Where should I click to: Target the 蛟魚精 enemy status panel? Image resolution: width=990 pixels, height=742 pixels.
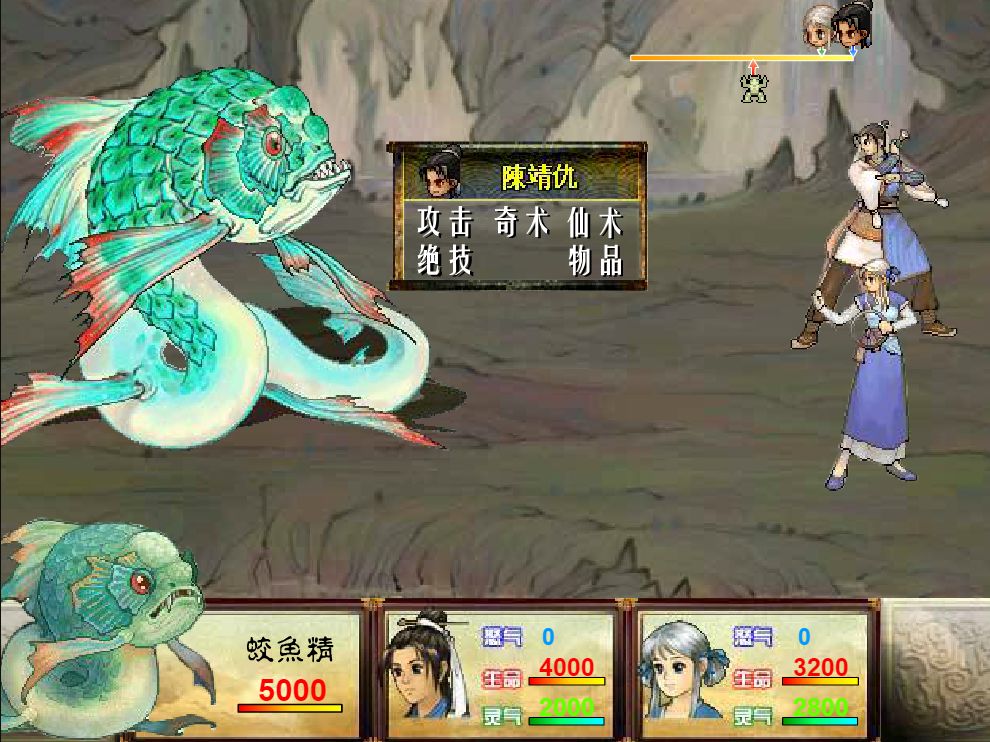coord(290,670)
